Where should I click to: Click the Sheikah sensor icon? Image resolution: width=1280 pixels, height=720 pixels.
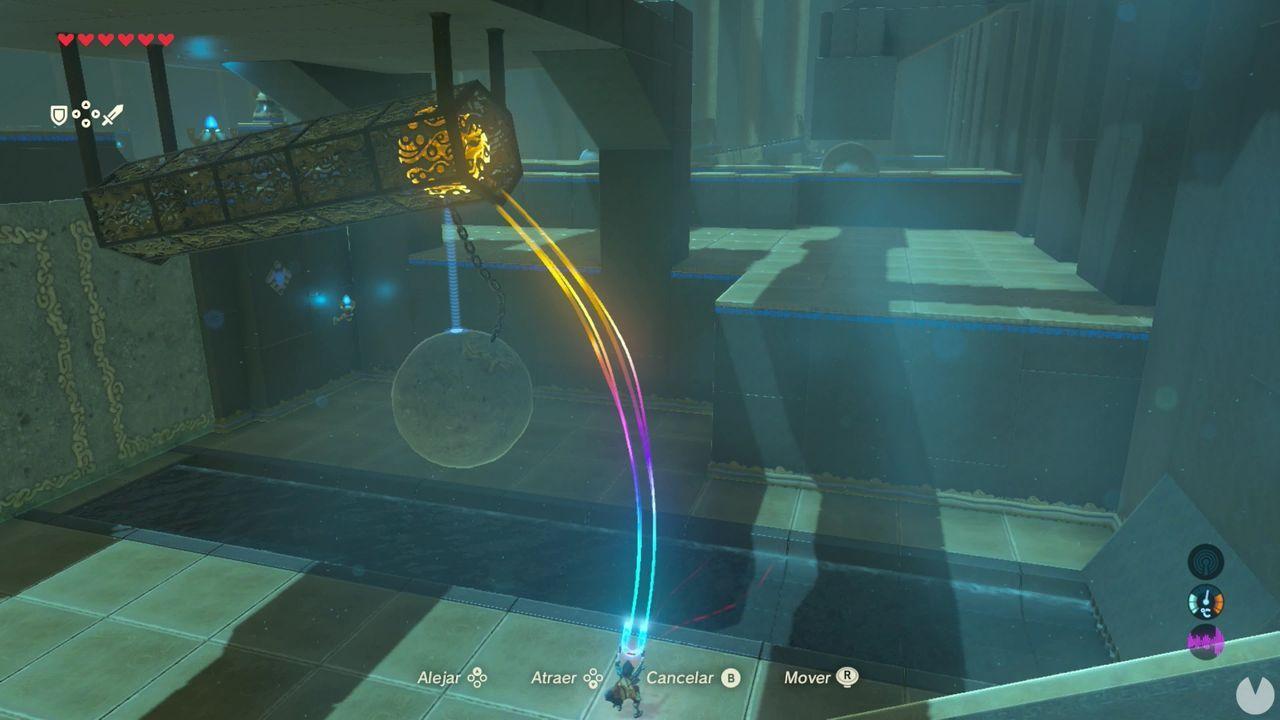[1206, 560]
